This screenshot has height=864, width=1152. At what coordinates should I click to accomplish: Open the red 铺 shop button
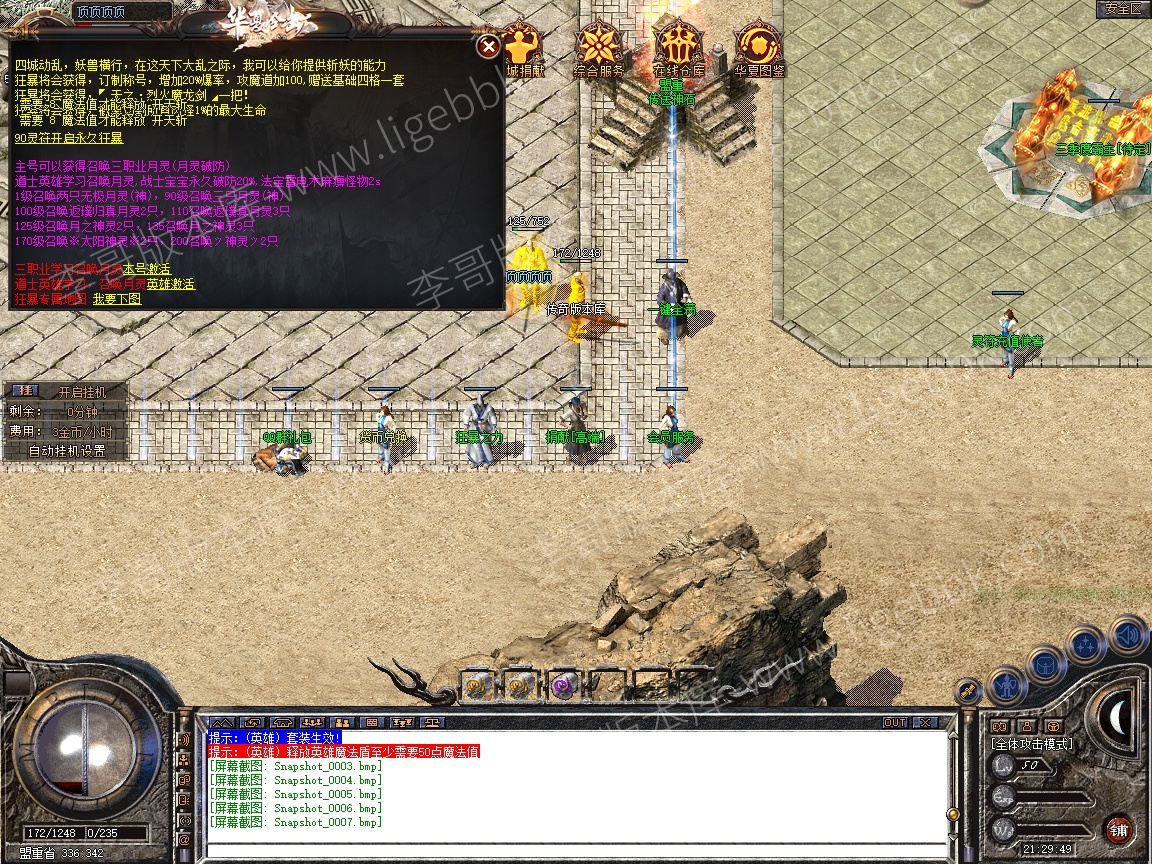[1118, 829]
